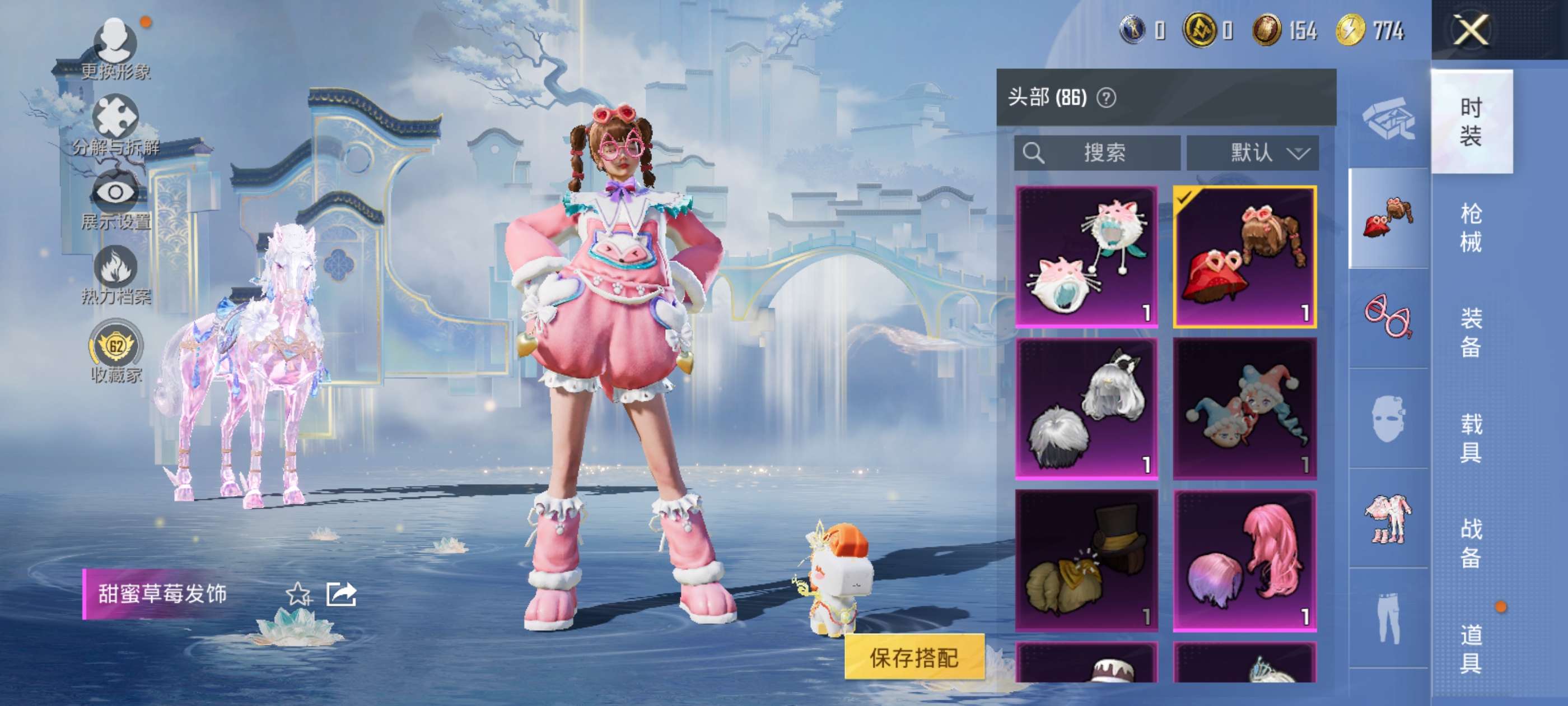This screenshot has width=1568, height=706.
Task: Show help for the 头部 category
Action: point(1106,97)
